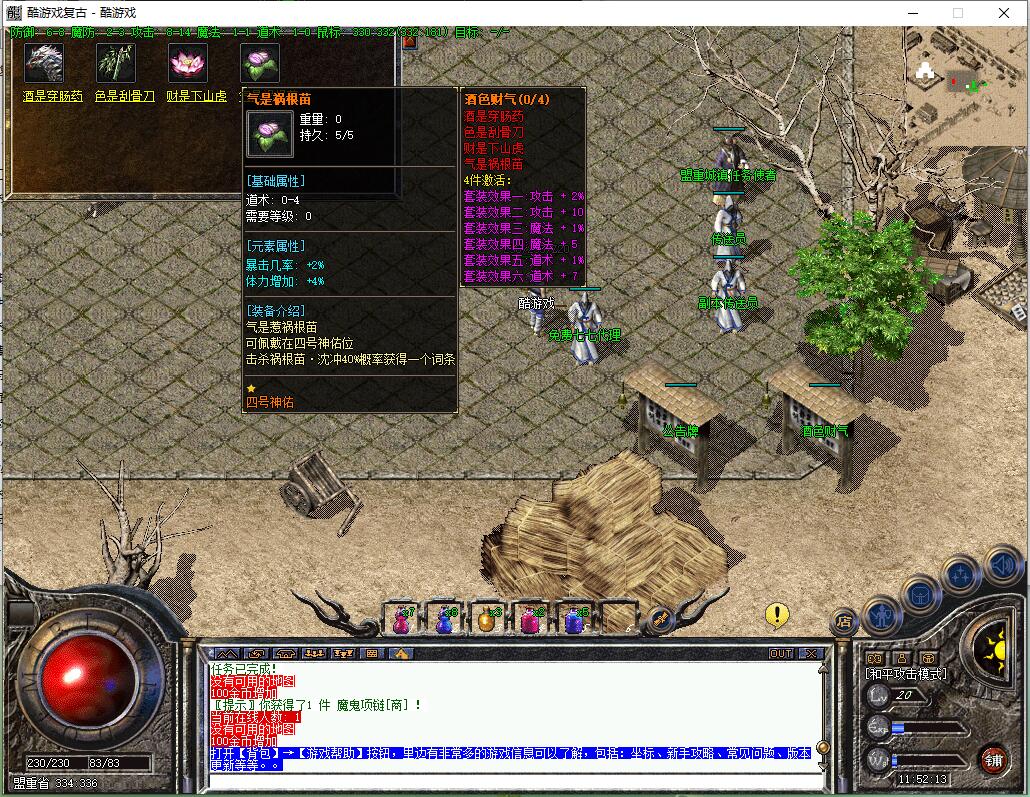This screenshot has width=1030, height=797.
Task: Select the 色是刮骨刀 bamboo icon
Action: point(115,63)
